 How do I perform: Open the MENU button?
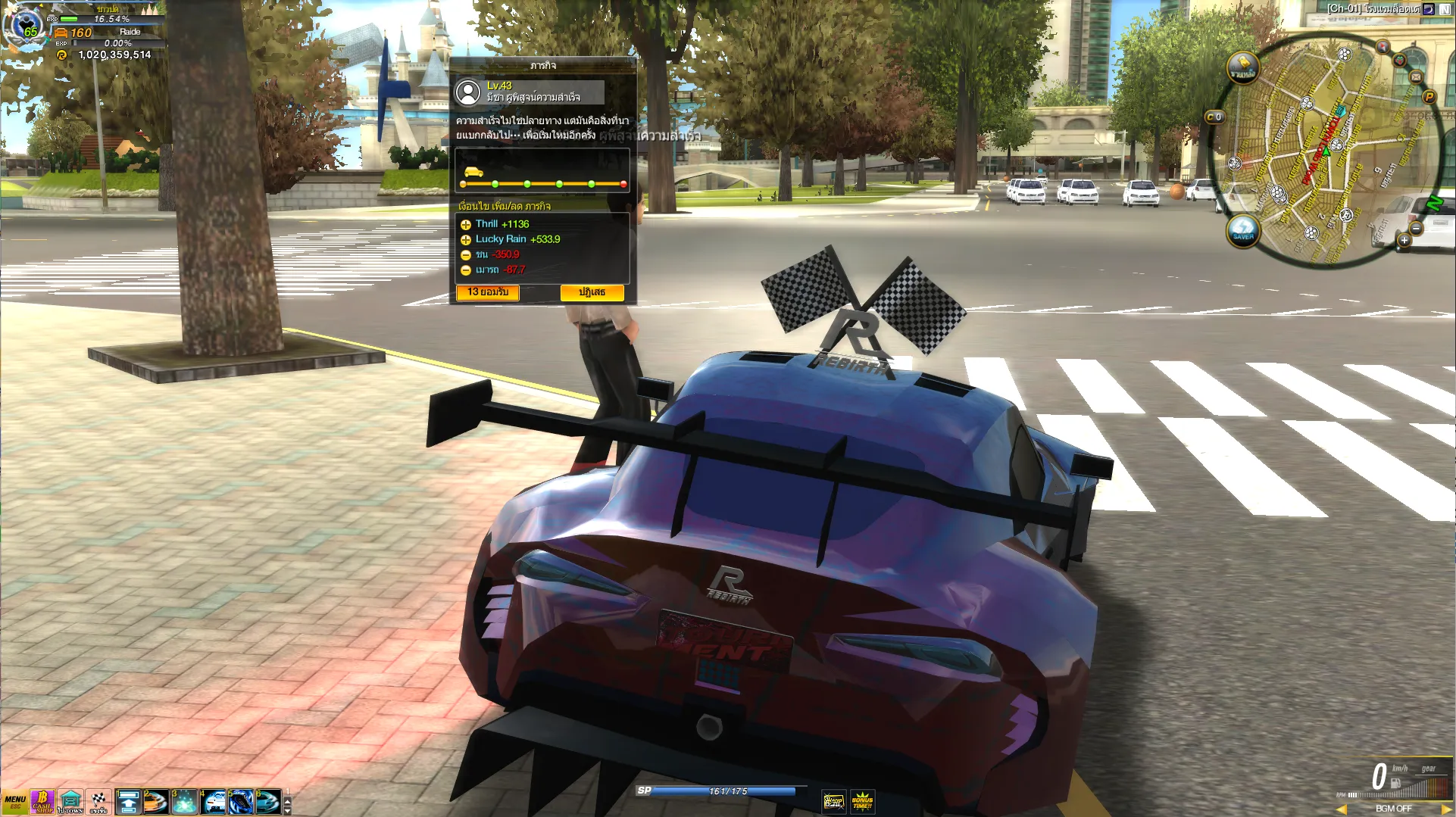(14, 802)
